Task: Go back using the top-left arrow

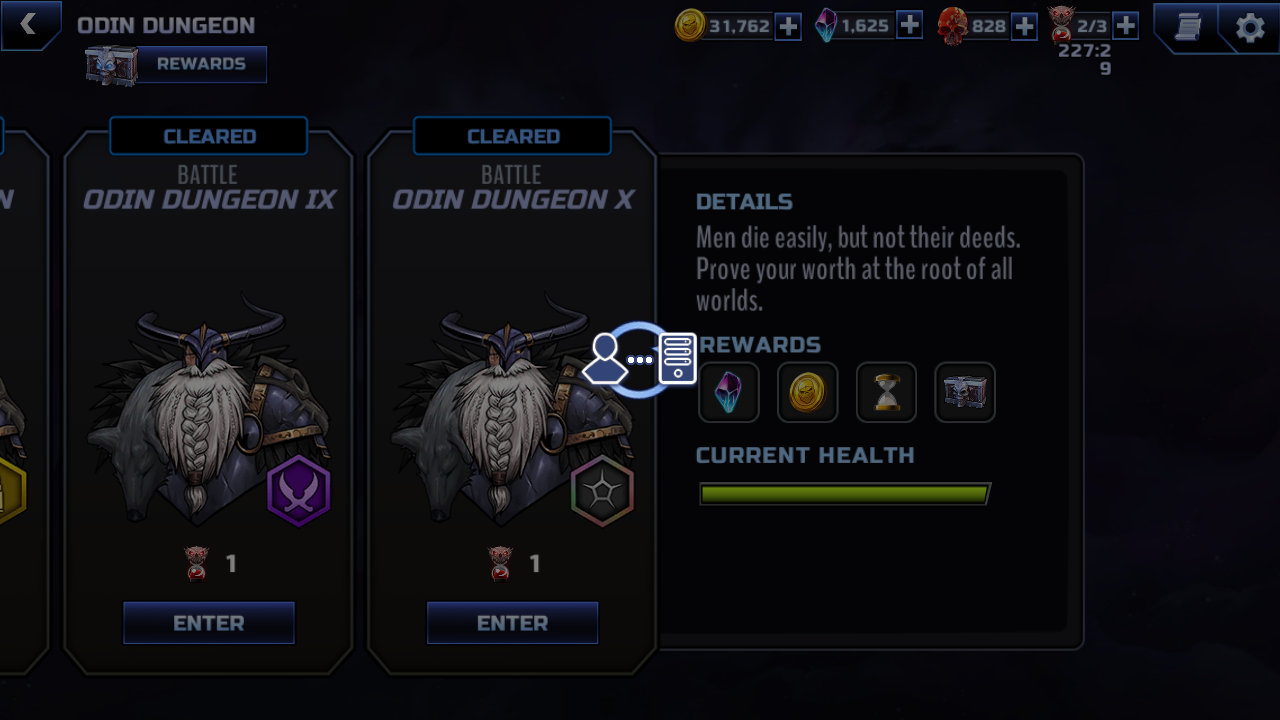Action: (x=28, y=24)
